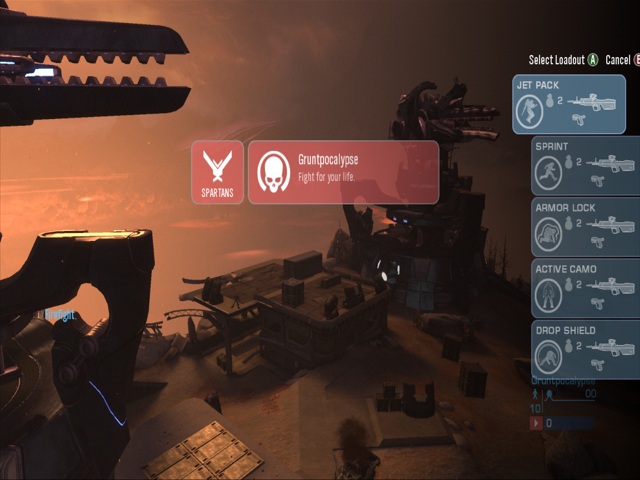Select the Jet Pack loadout
This screenshot has height=480, width=640.
tap(569, 105)
